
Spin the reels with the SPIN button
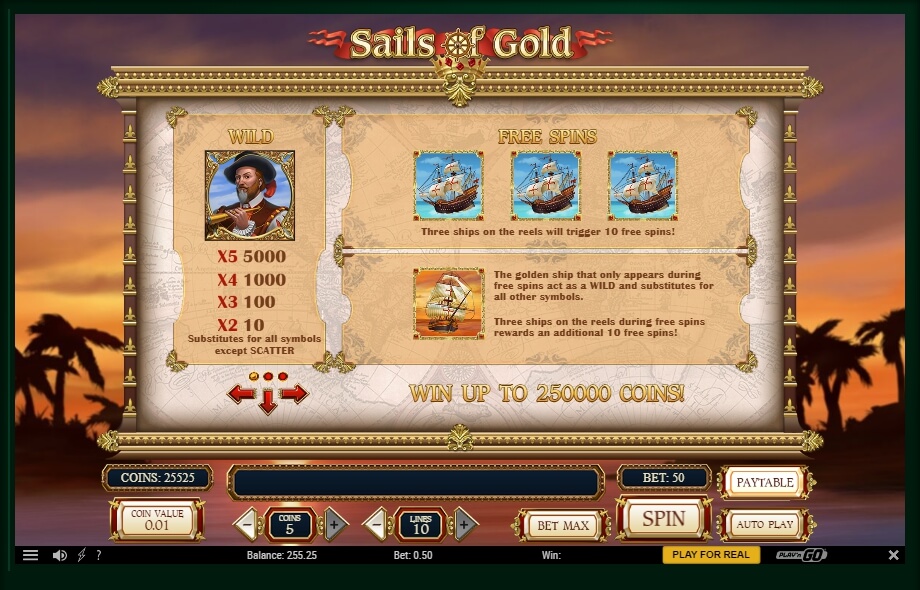663,519
